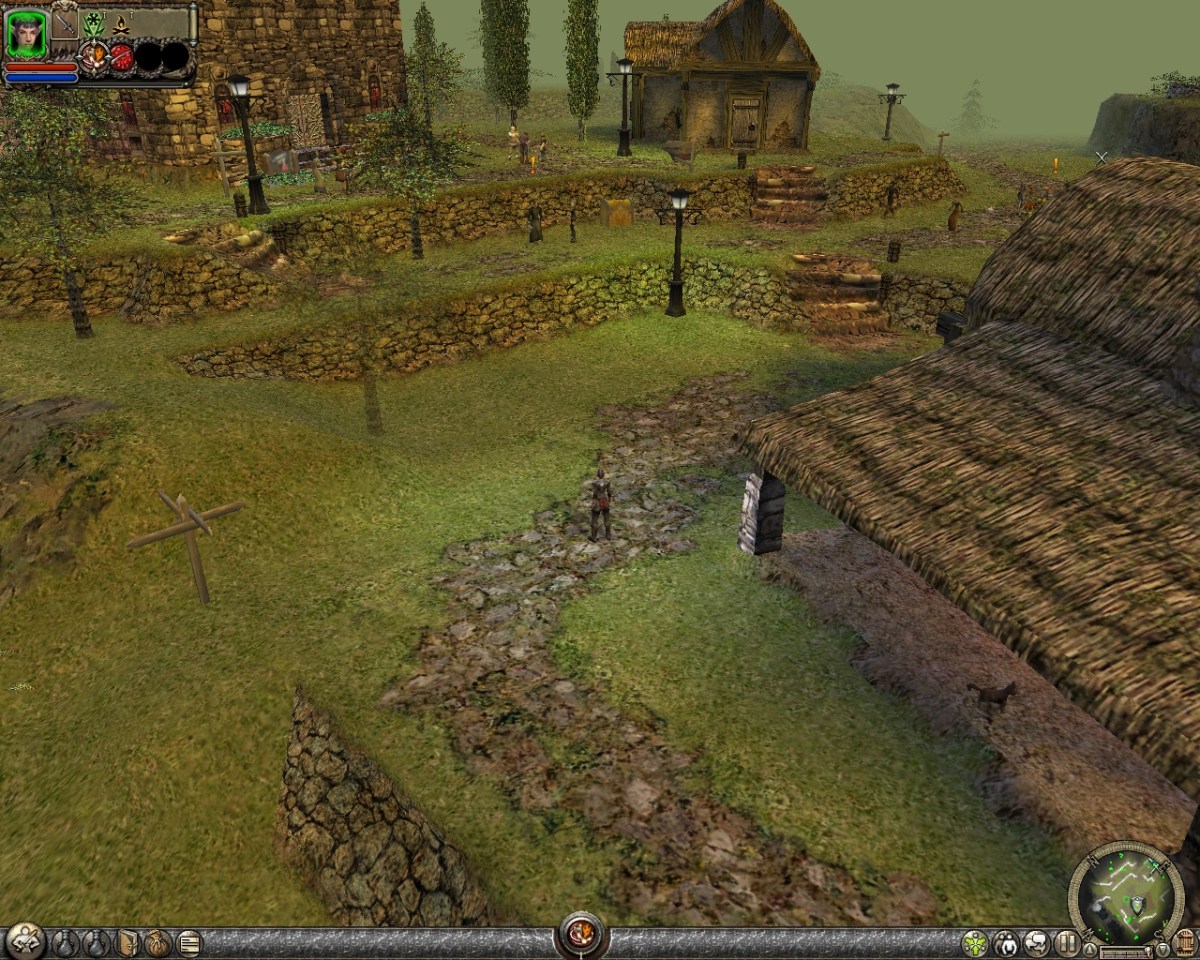The width and height of the screenshot is (1200, 960).
Task: Click the up arrow below the minimap
Action: point(1090,950)
